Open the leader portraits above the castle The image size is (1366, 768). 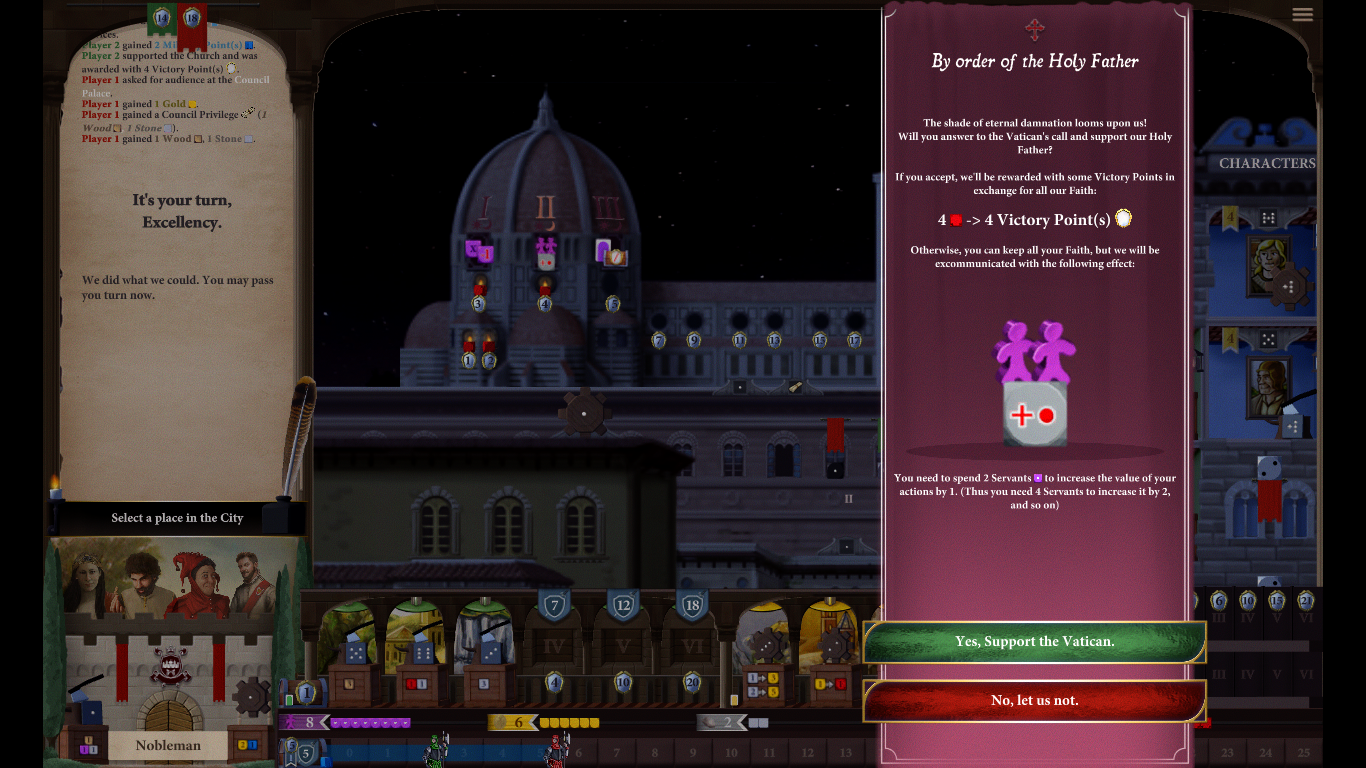click(167, 583)
